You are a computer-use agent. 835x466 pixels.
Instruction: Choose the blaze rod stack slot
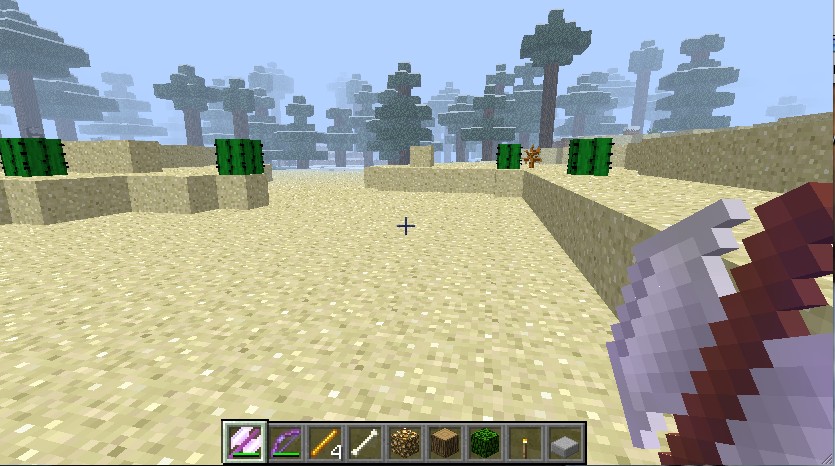(324, 441)
